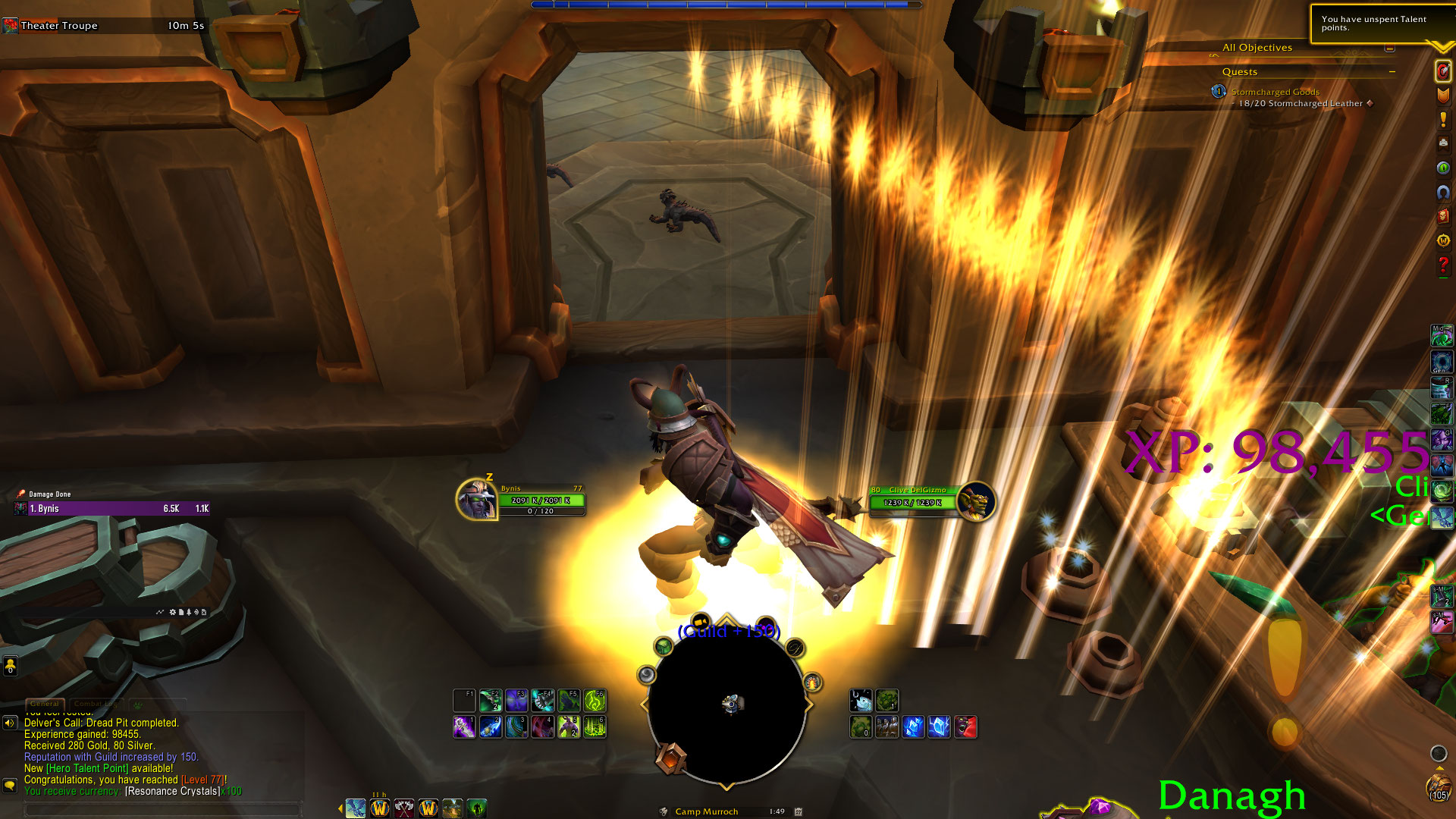Open the micro menu's yellow exclamation mark button
Image resolution: width=1456 pixels, height=819 pixels.
(x=1442, y=119)
